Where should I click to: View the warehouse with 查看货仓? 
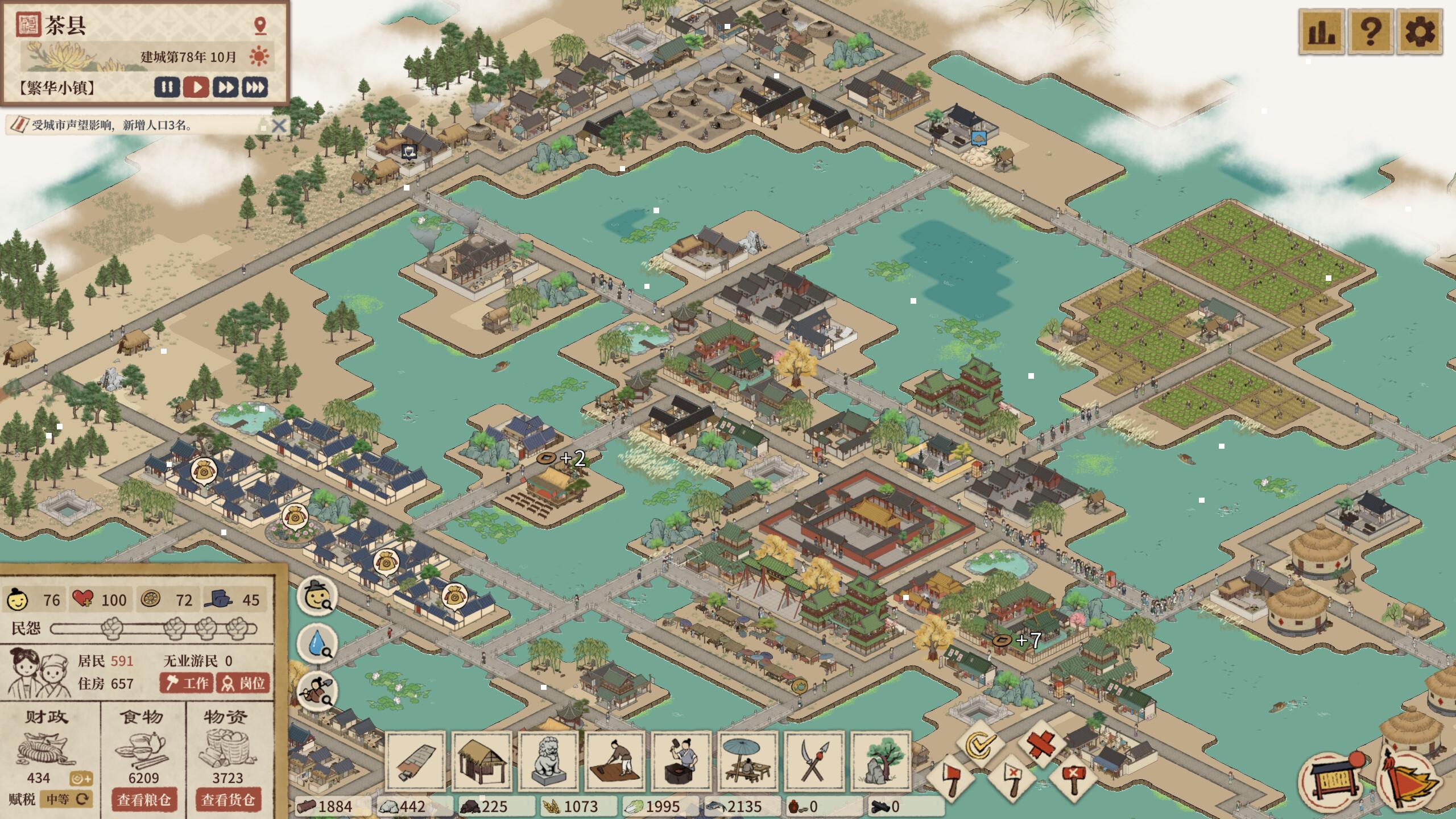point(228,800)
